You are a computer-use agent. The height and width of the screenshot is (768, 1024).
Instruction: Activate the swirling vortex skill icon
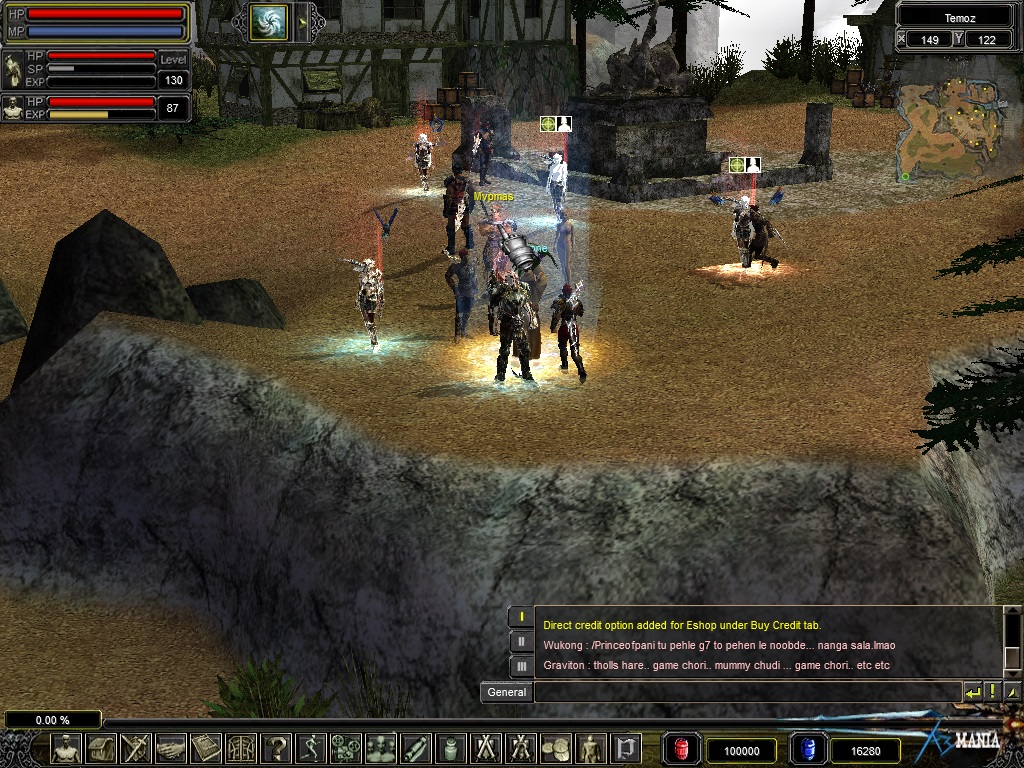tap(268, 22)
